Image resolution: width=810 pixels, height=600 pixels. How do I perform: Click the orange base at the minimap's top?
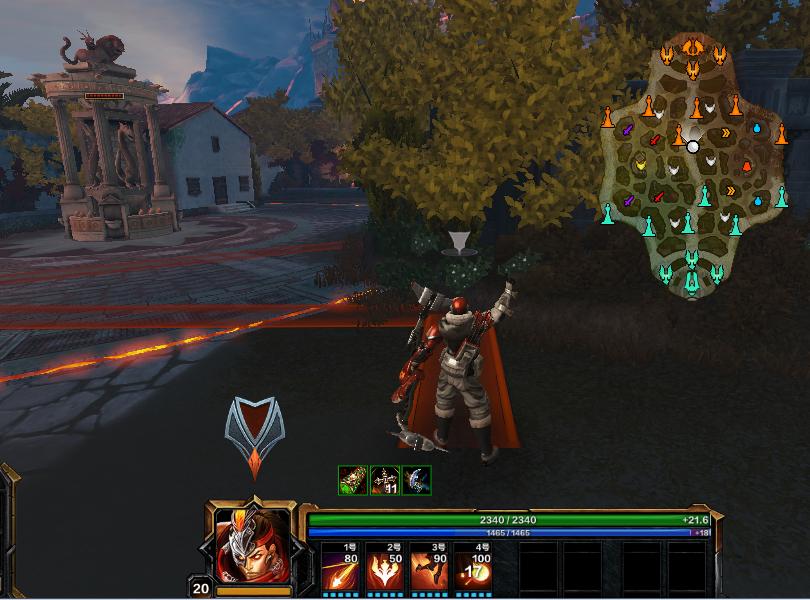pyautogui.click(x=693, y=48)
